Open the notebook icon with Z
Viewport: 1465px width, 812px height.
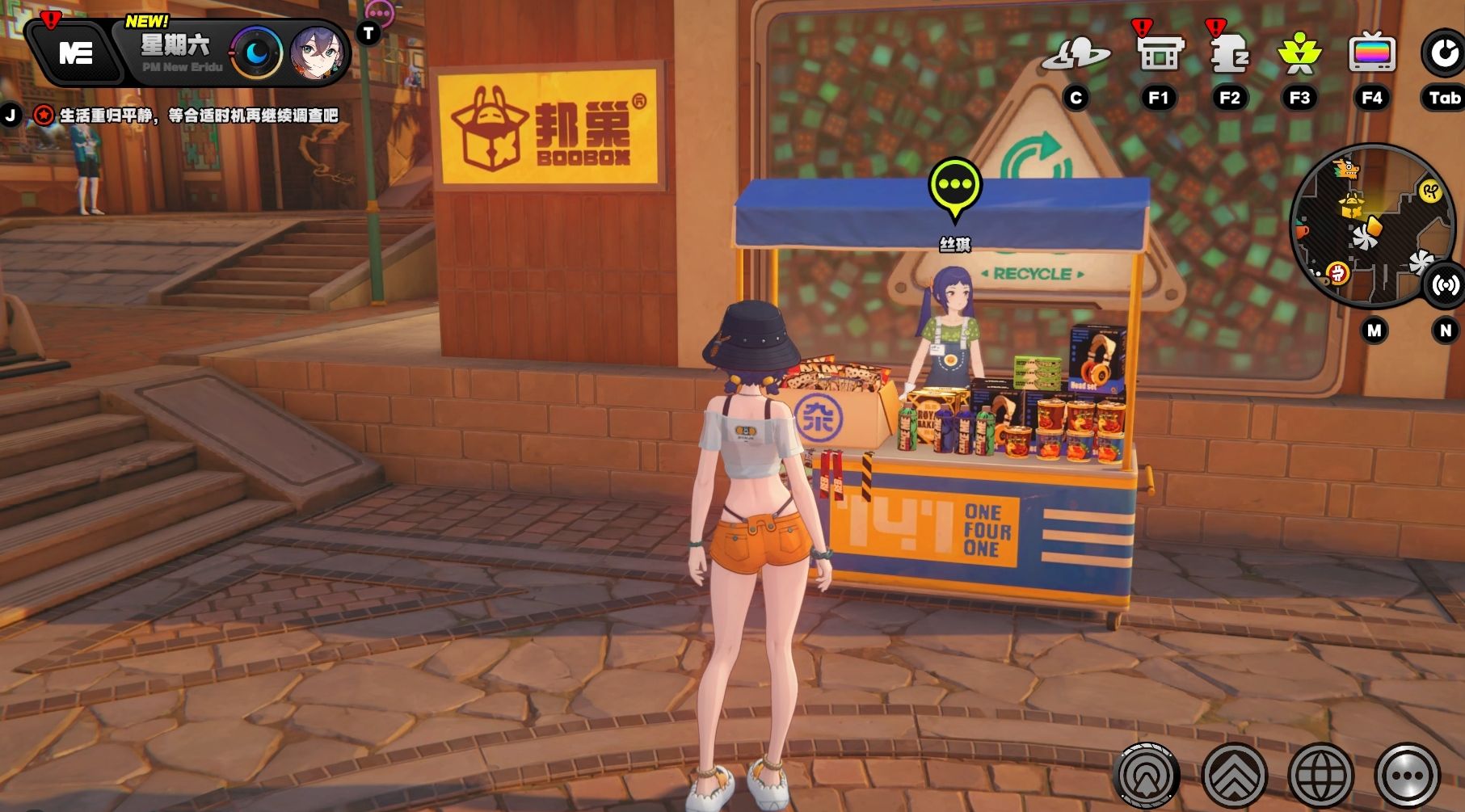[1229, 54]
